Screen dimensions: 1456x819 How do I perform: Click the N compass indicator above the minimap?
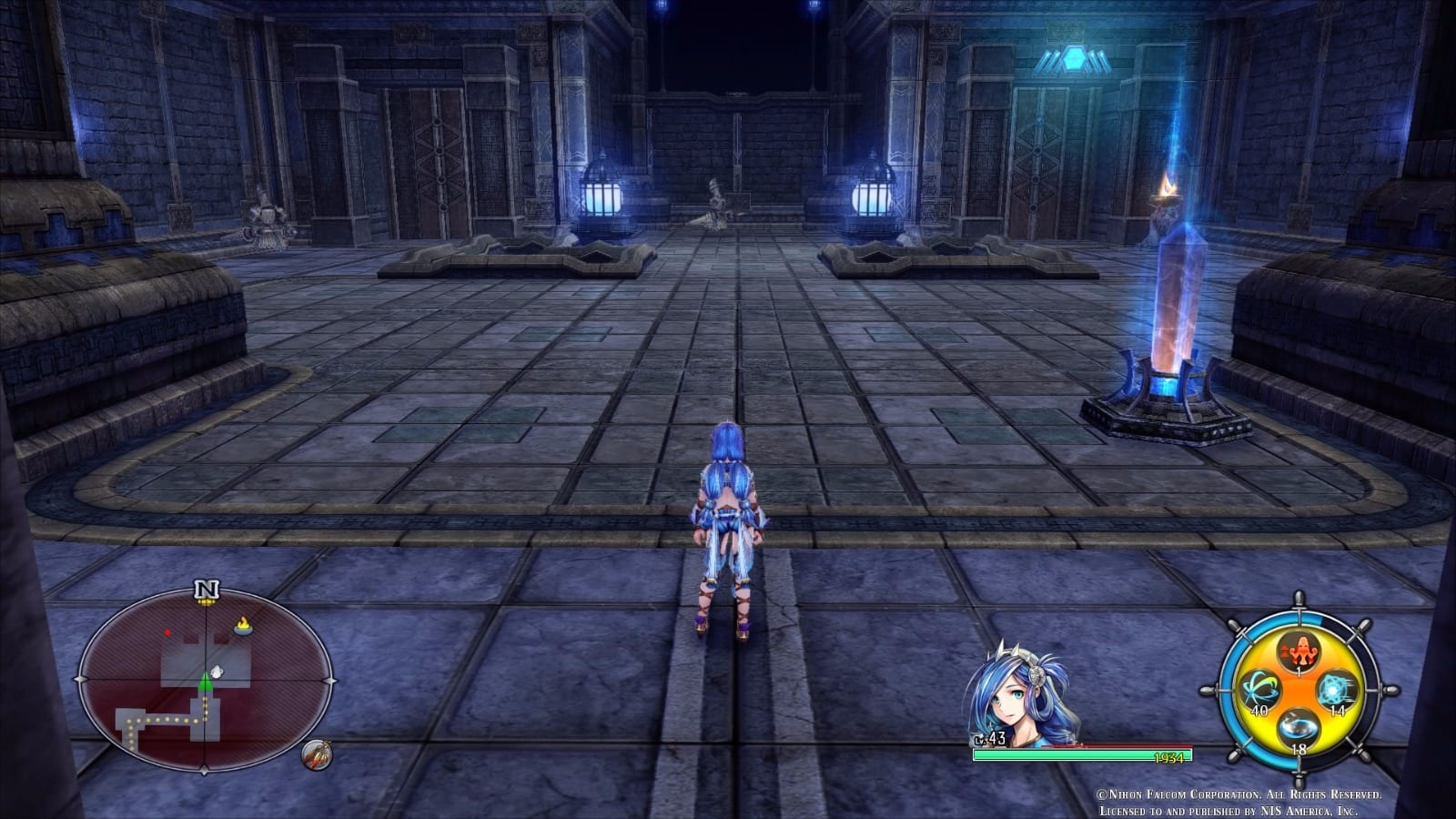(x=207, y=588)
